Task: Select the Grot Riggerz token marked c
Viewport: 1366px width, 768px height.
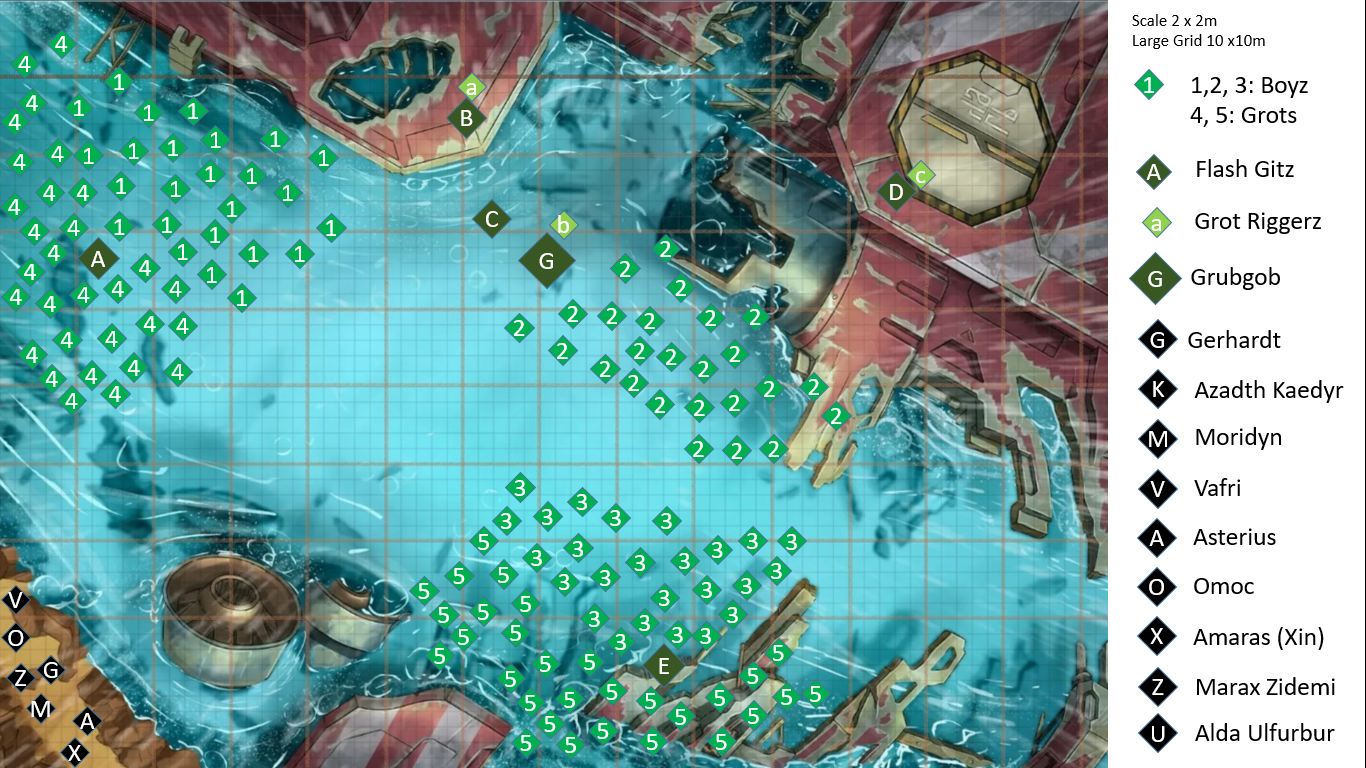Action: click(921, 175)
